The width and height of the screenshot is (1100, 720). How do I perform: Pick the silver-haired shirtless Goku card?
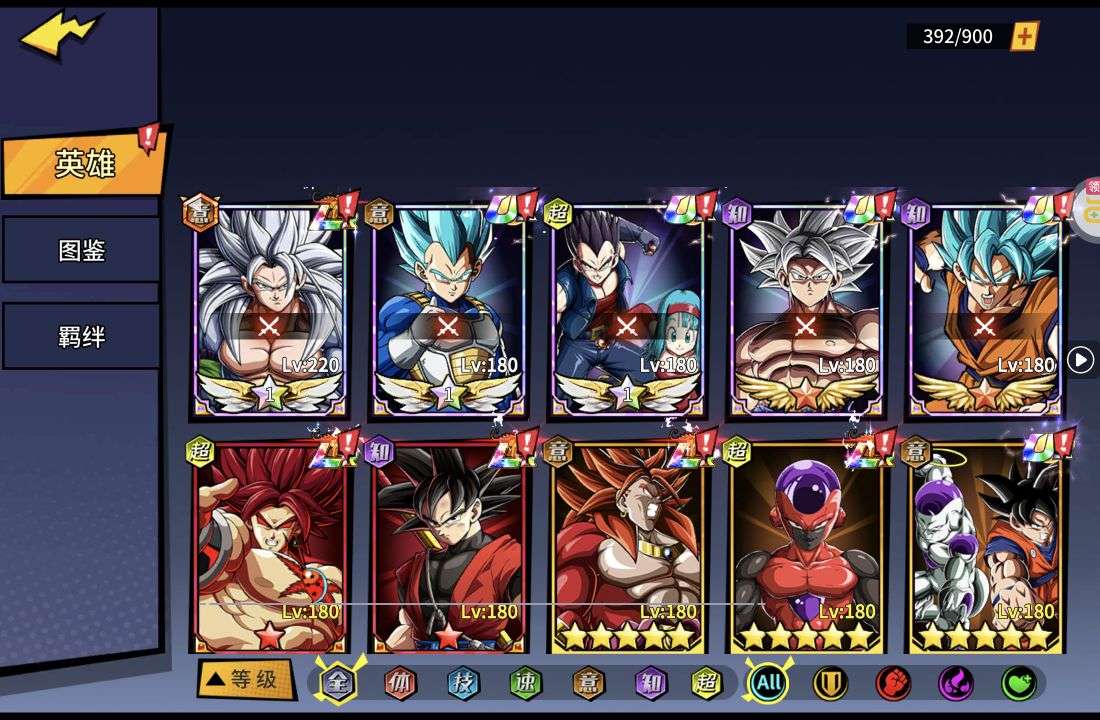point(806,310)
